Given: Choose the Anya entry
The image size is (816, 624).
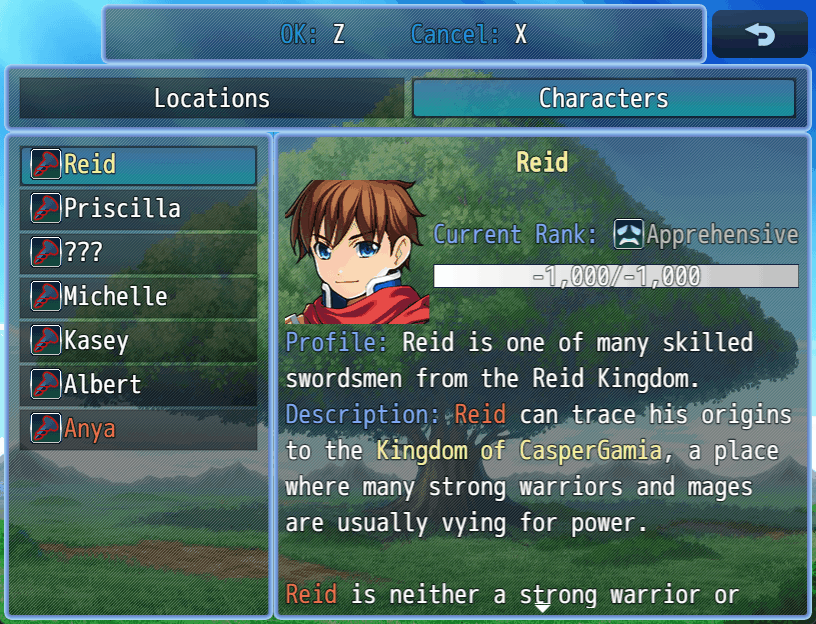Looking at the screenshot, I should coord(138,429).
